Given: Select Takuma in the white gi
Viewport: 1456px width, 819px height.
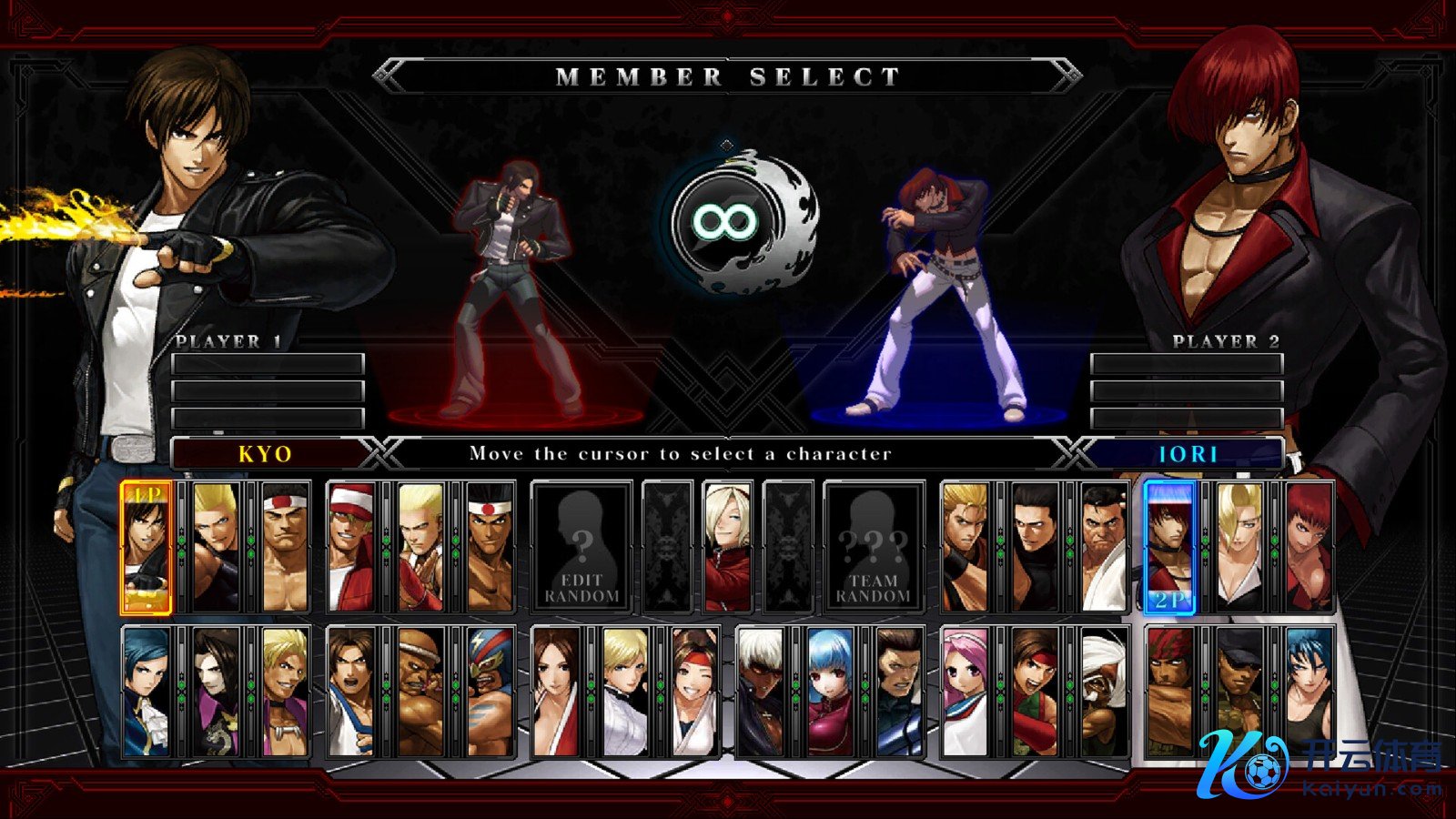Looking at the screenshot, I should pos(1103,547).
